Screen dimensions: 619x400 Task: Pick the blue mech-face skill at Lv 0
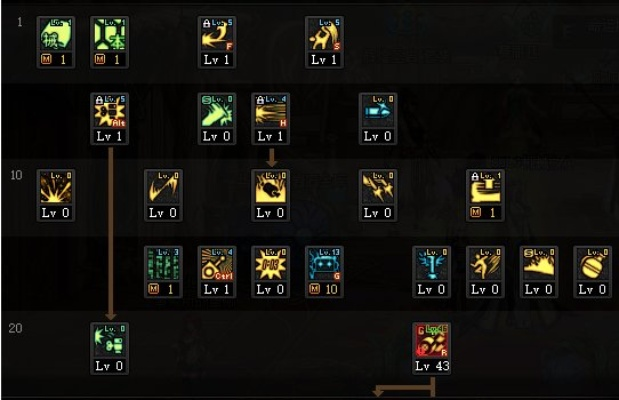pyautogui.click(x=431, y=264)
